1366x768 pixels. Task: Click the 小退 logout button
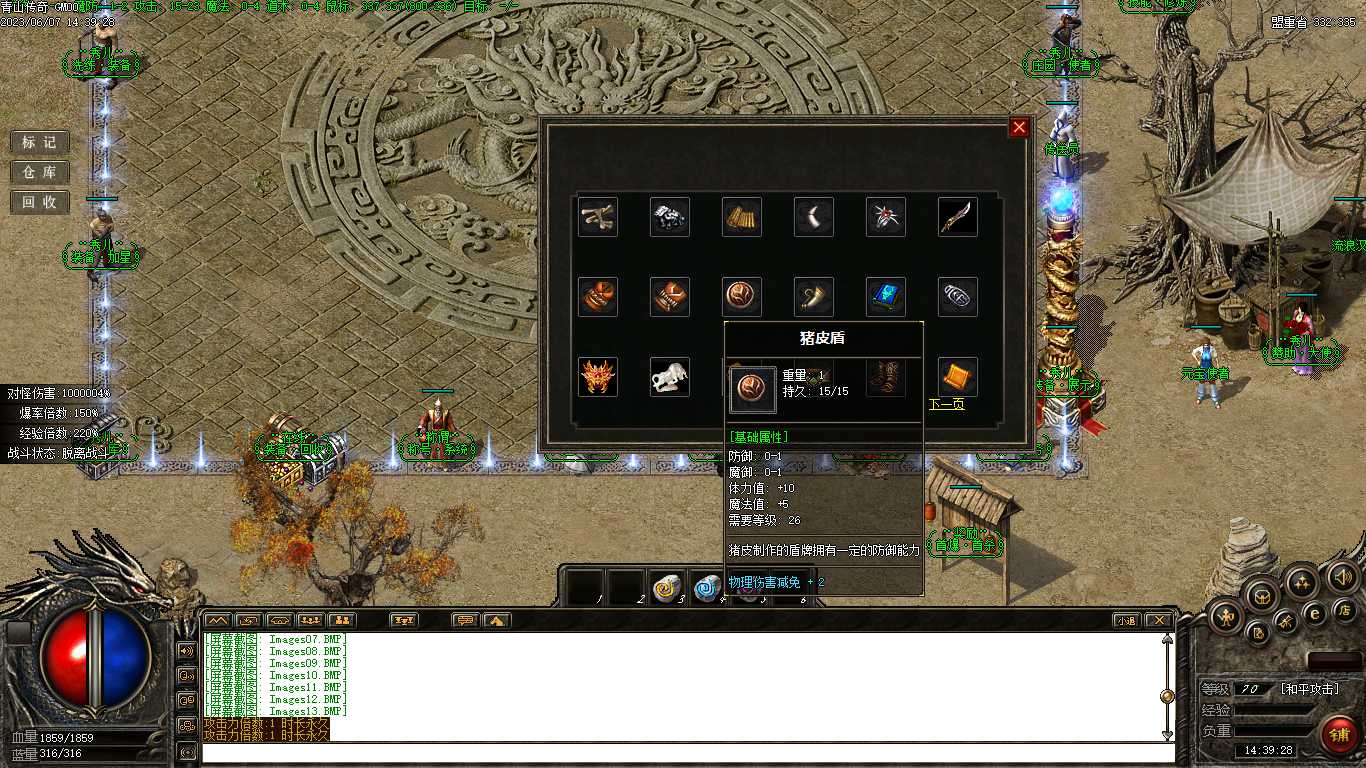[x=1127, y=620]
